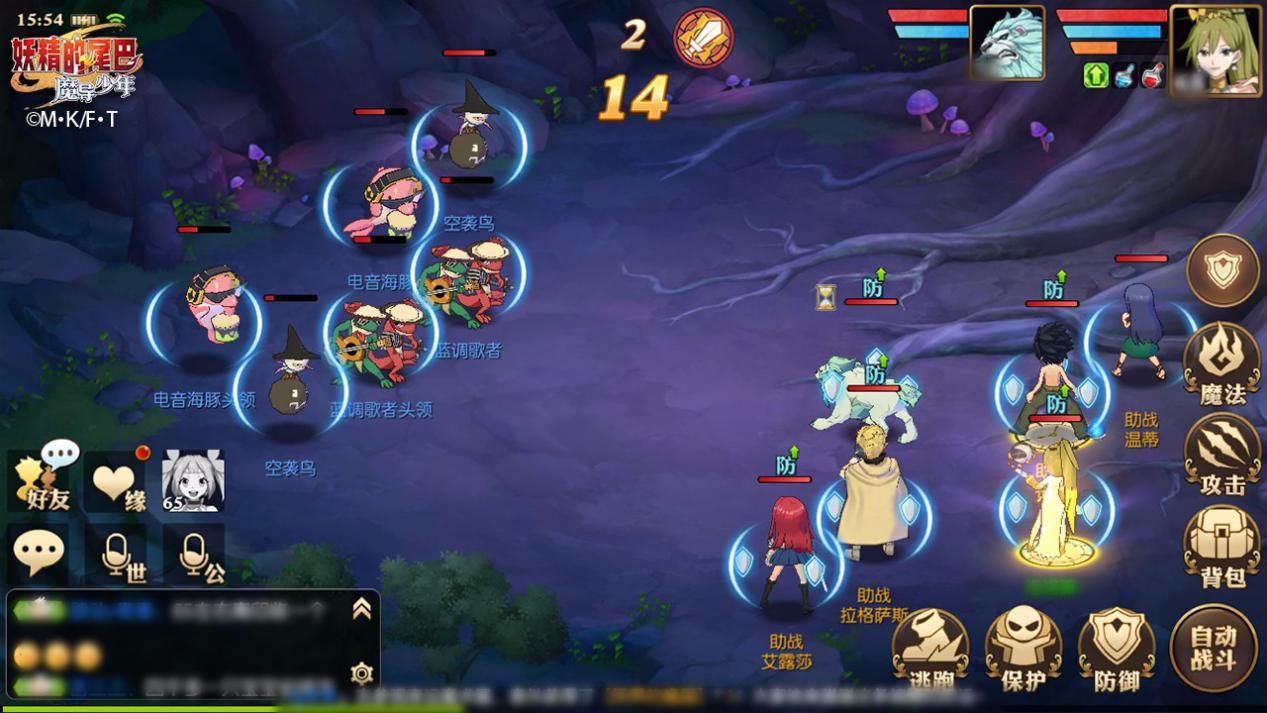1267x713 pixels.
Task: Open the speech bubble chat button
Action: coord(39,553)
